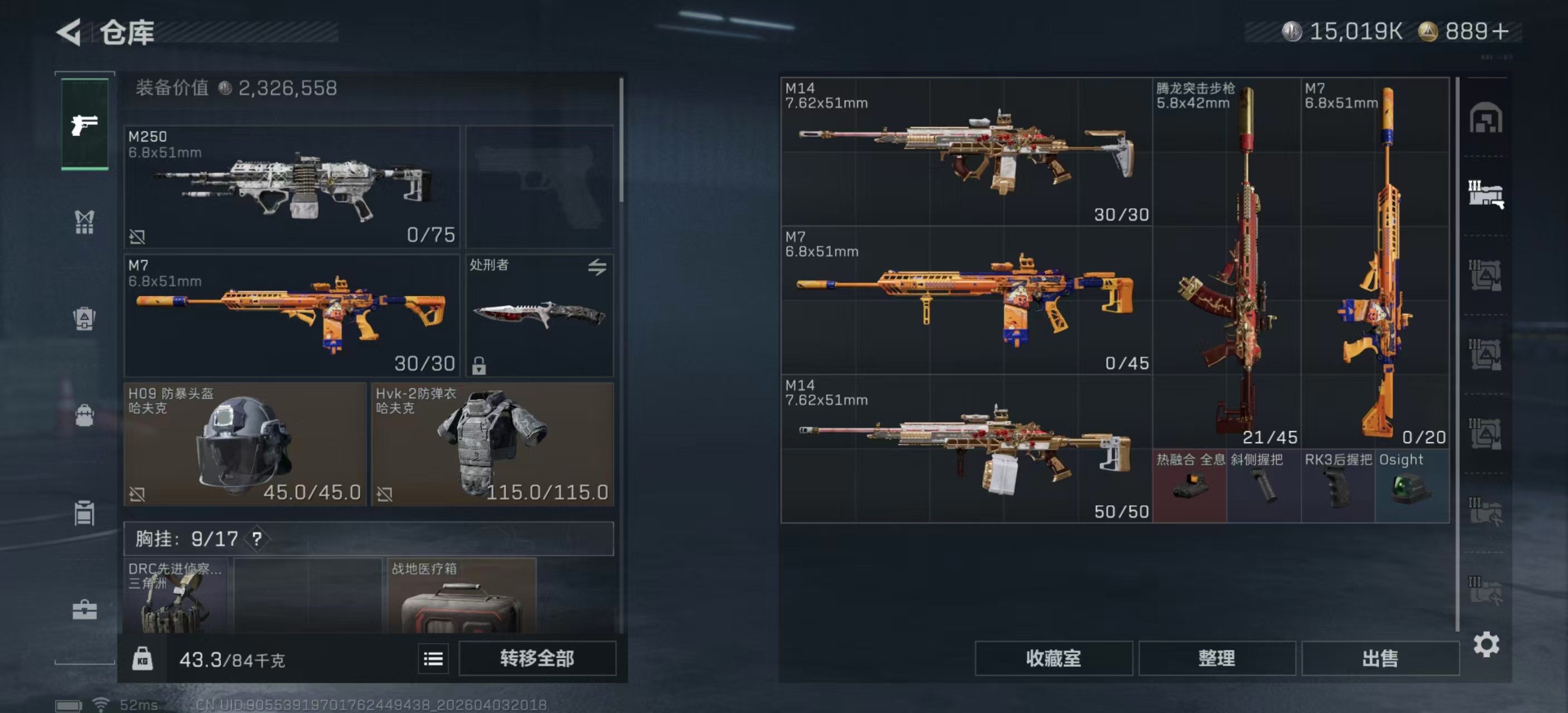The image size is (1568, 713).
Task: Select the RK3后握把 grip item
Action: (1338, 486)
